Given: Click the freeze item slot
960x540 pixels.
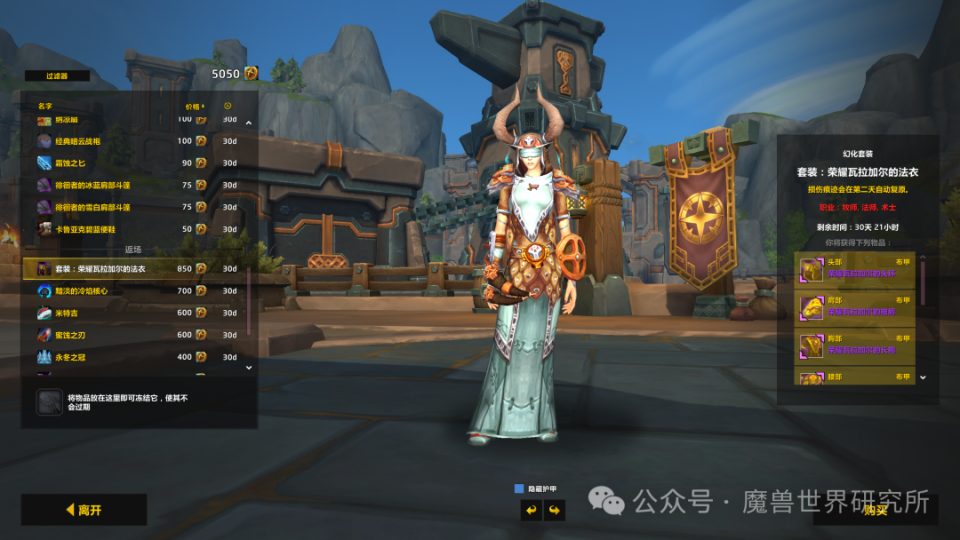Looking at the screenshot, I should point(50,402).
